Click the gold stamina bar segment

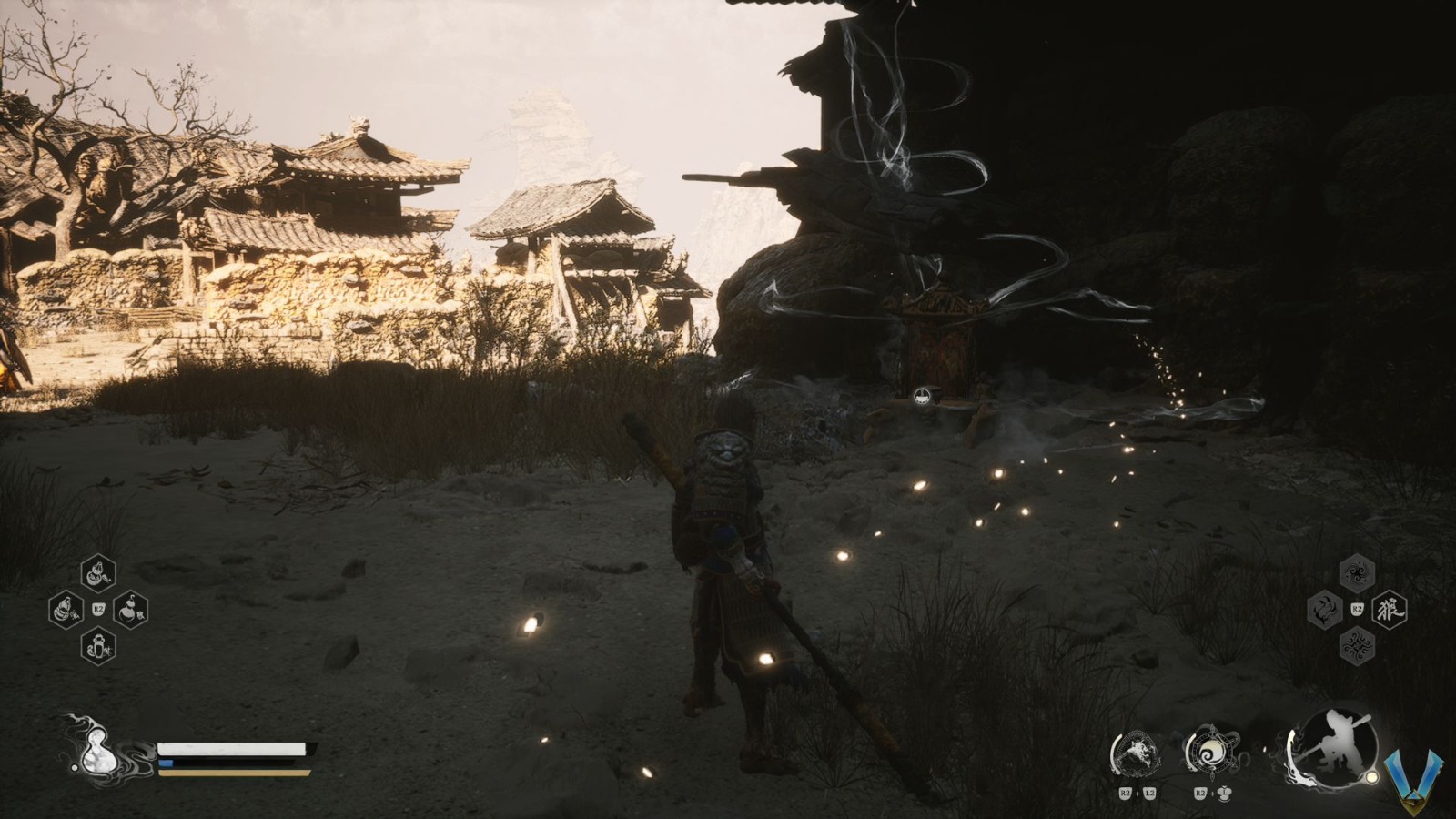(232, 773)
